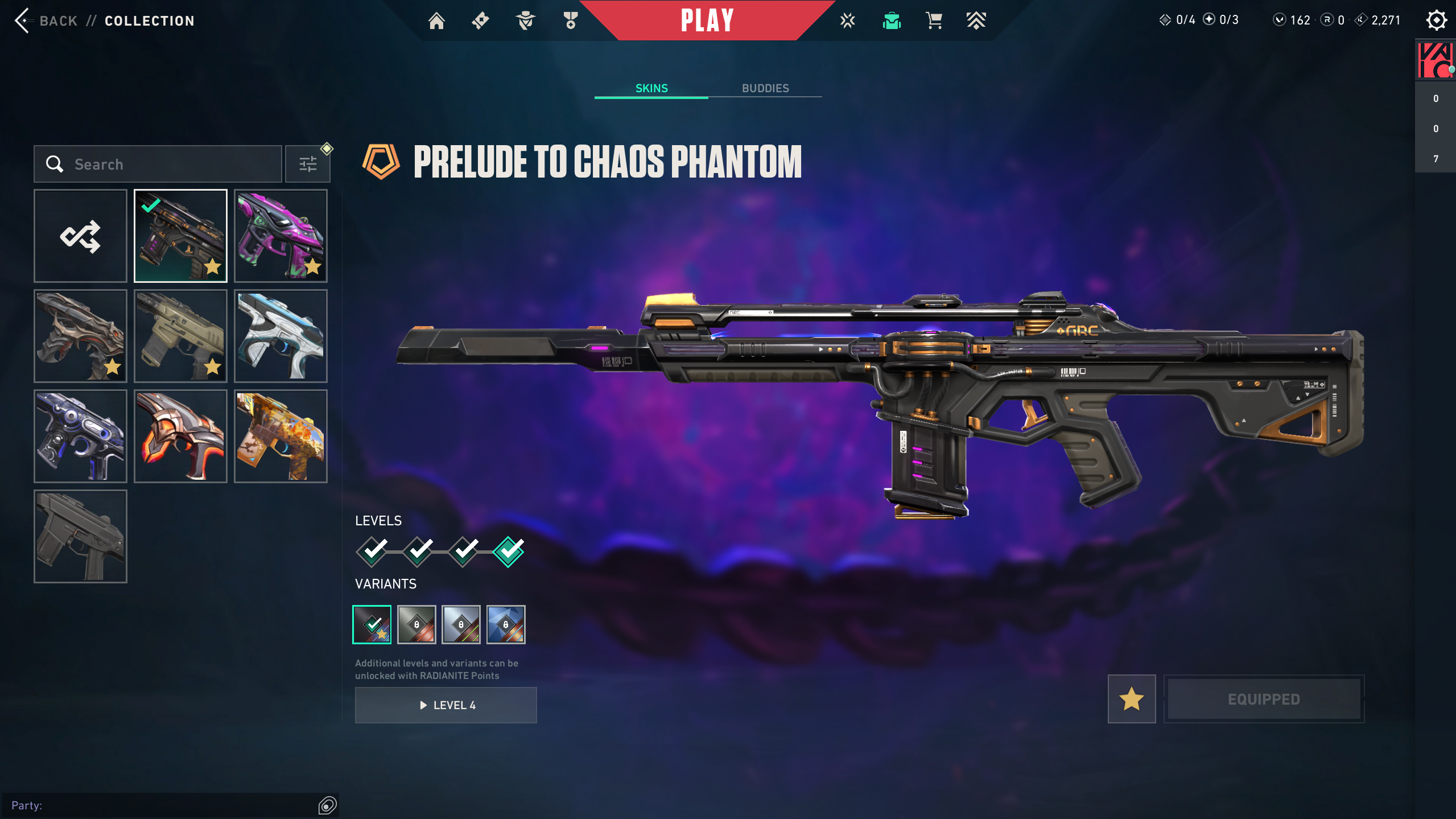Open the store shopping cart icon
The image size is (1456, 819).
click(x=934, y=21)
